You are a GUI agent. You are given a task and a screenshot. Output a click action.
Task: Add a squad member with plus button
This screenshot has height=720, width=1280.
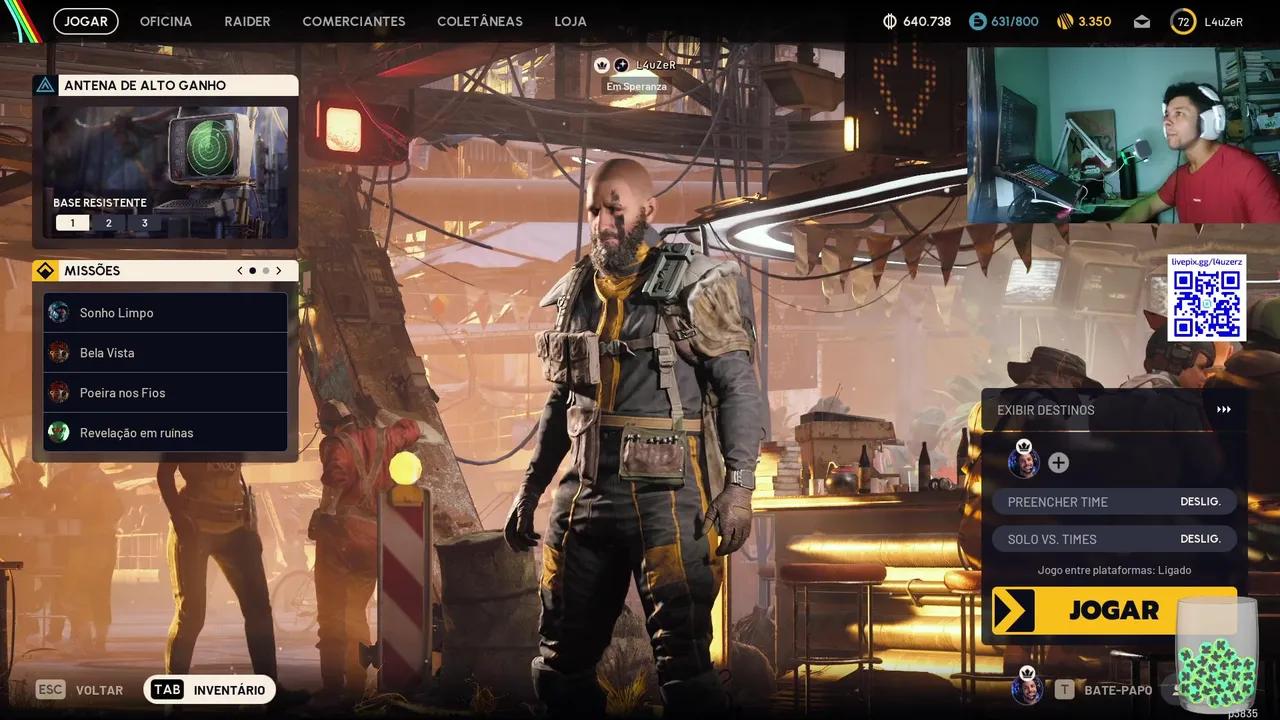tap(1058, 463)
